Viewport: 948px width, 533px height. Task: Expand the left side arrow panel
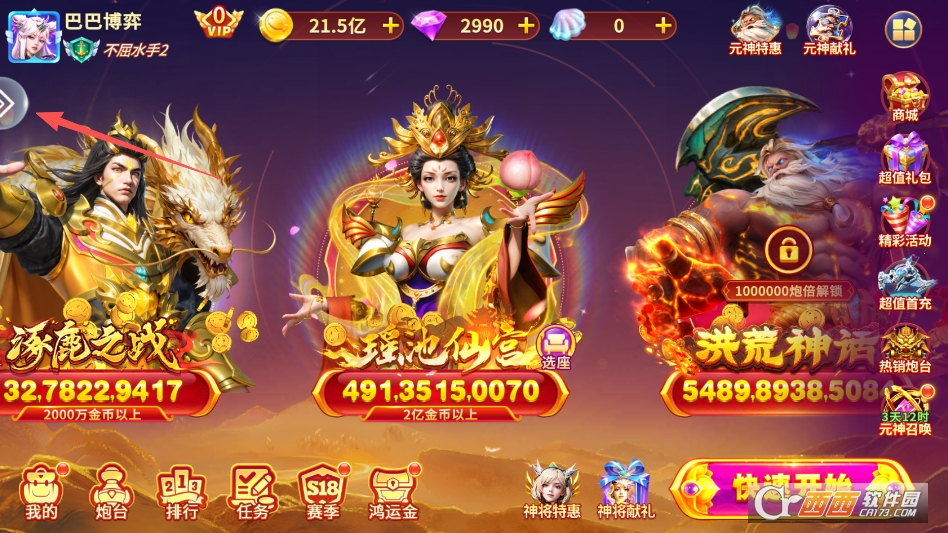pyautogui.click(x=12, y=103)
